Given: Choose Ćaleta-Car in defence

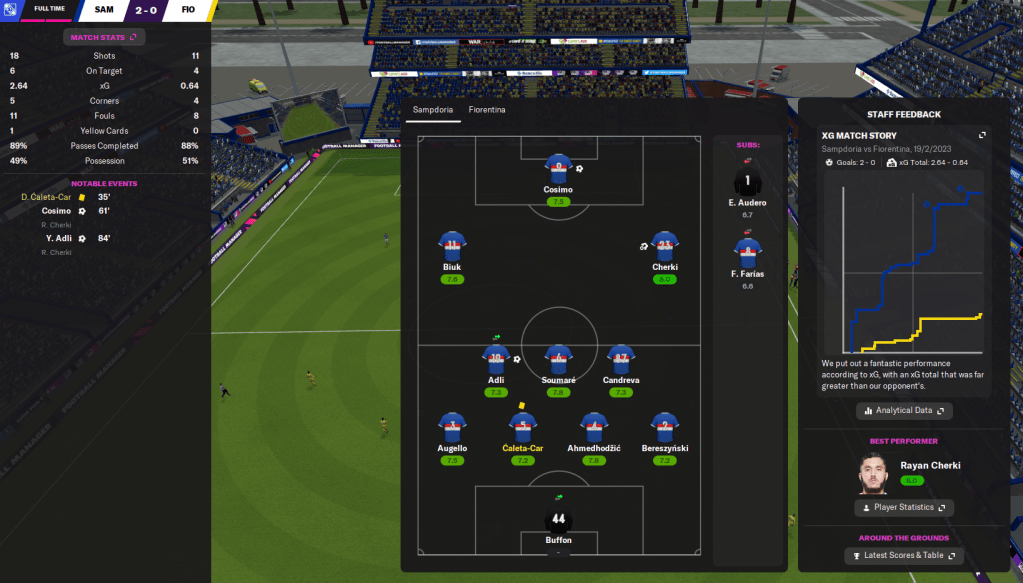Looking at the screenshot, I should (x=522, y=427).
